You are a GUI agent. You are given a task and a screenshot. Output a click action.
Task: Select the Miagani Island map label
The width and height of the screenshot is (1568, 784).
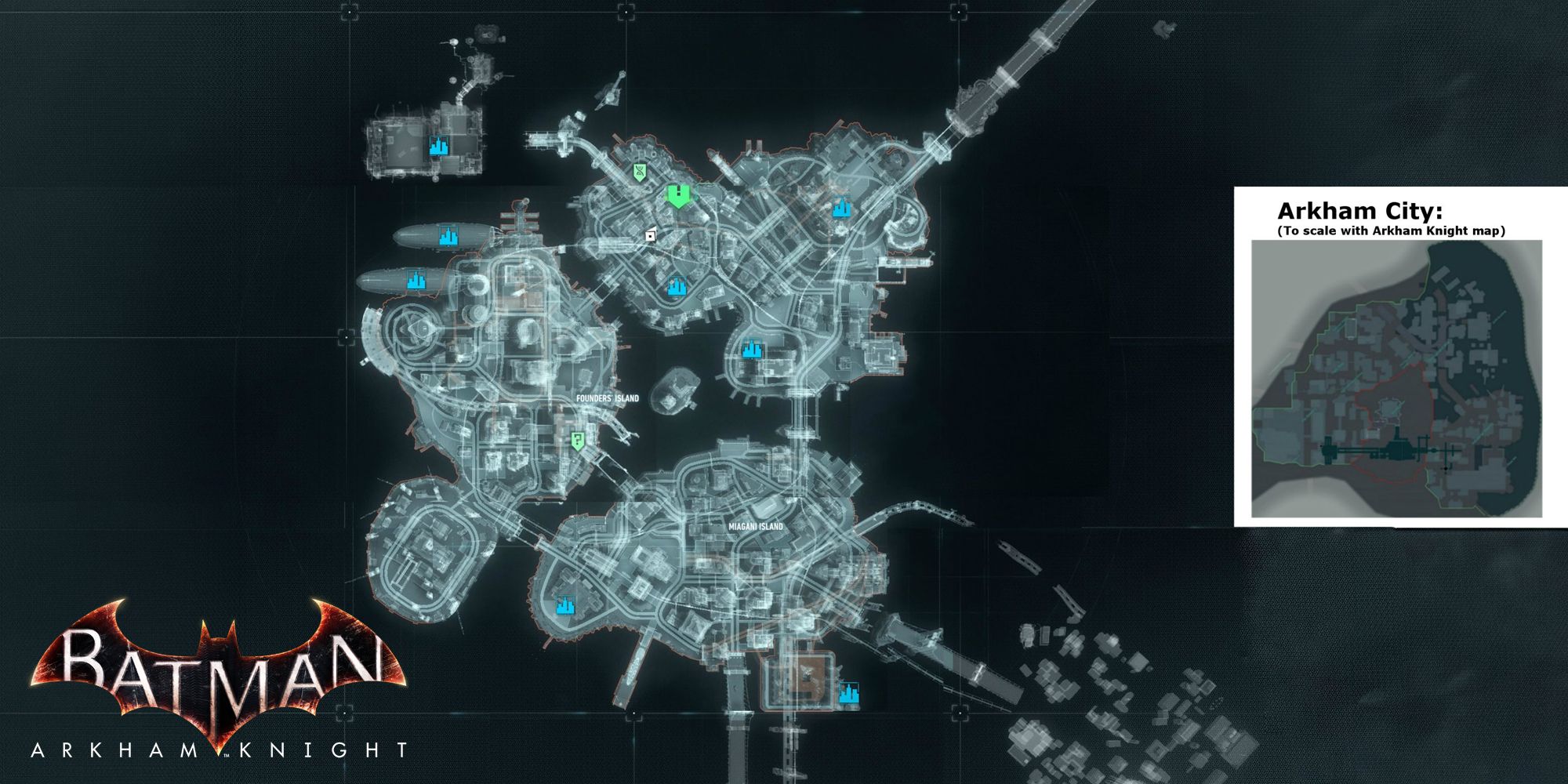click(x=751, y=527)
